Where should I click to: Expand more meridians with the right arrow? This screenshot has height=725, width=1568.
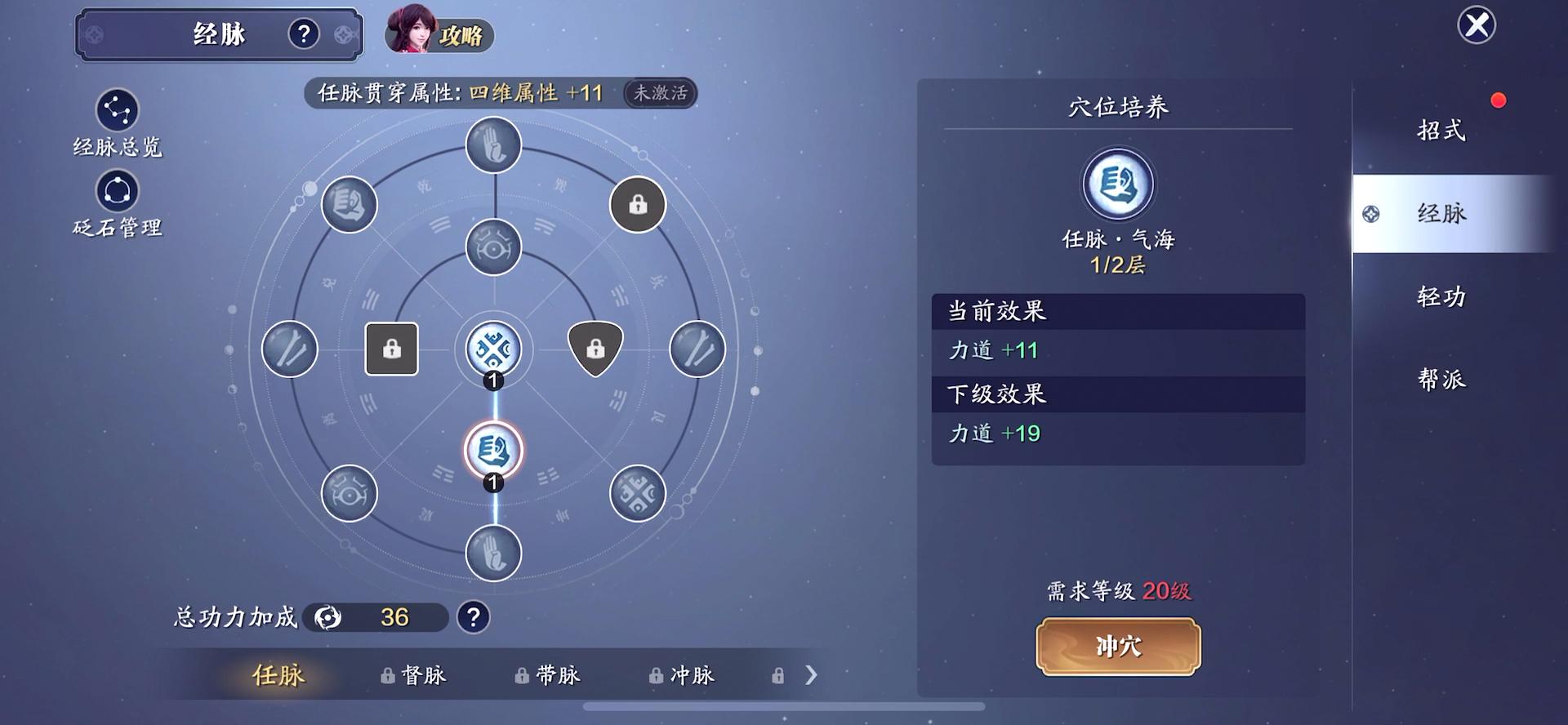(811, 675)
